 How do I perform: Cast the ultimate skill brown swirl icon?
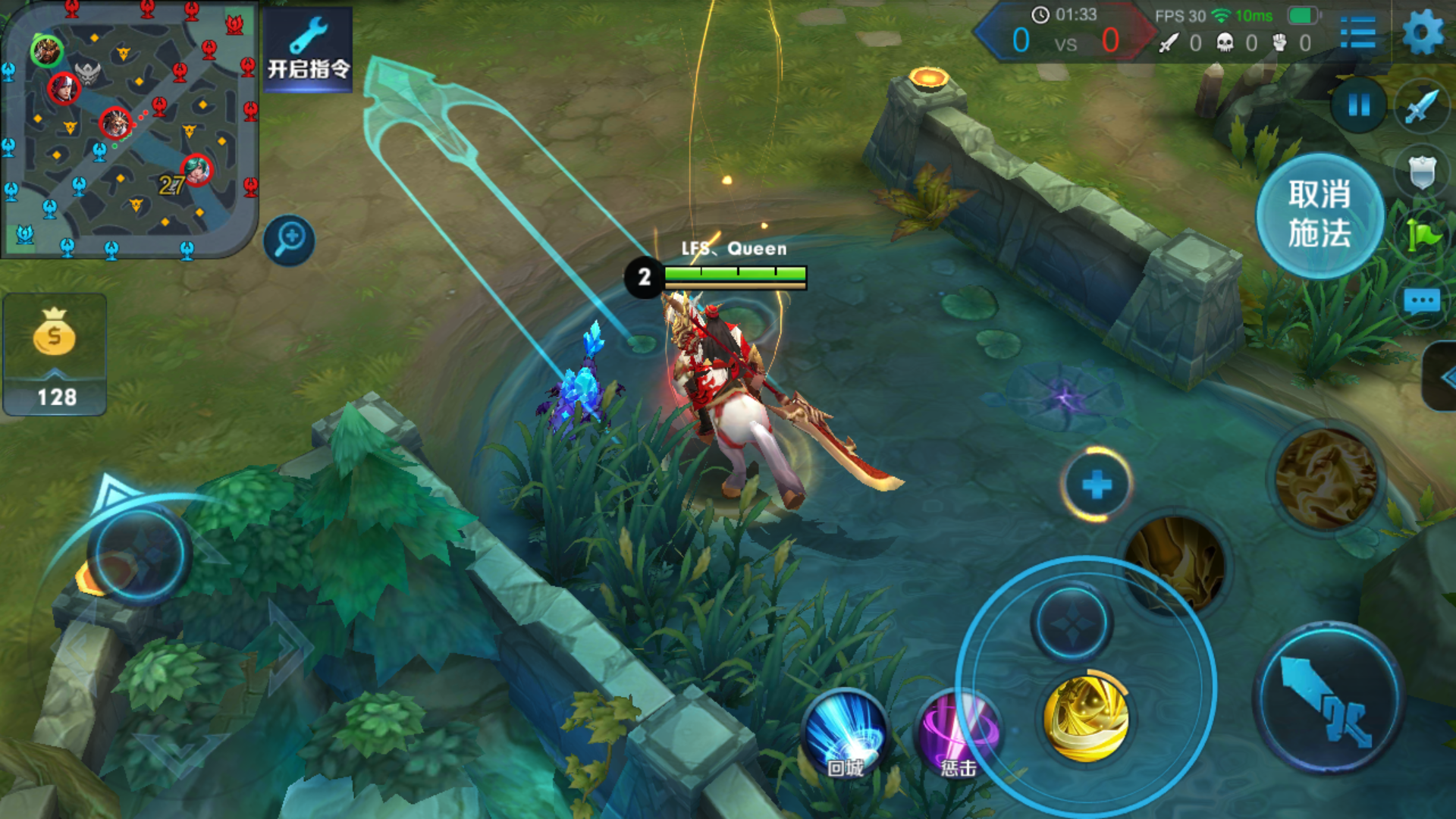click(x=1326, y=478)
